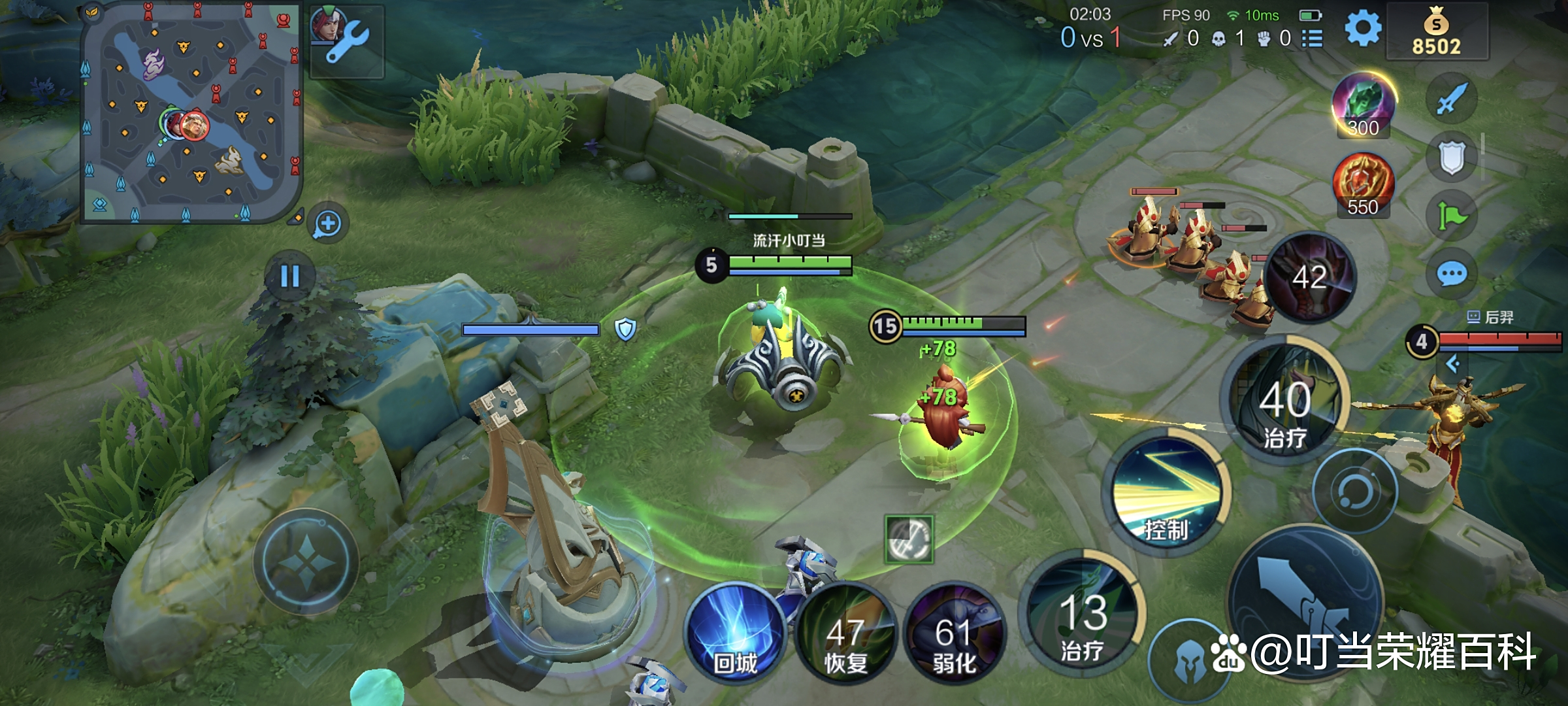Open the scoreboard list icon
Image resolution: width=1568 pixels, height=706 pixels.
[1313, 39]
